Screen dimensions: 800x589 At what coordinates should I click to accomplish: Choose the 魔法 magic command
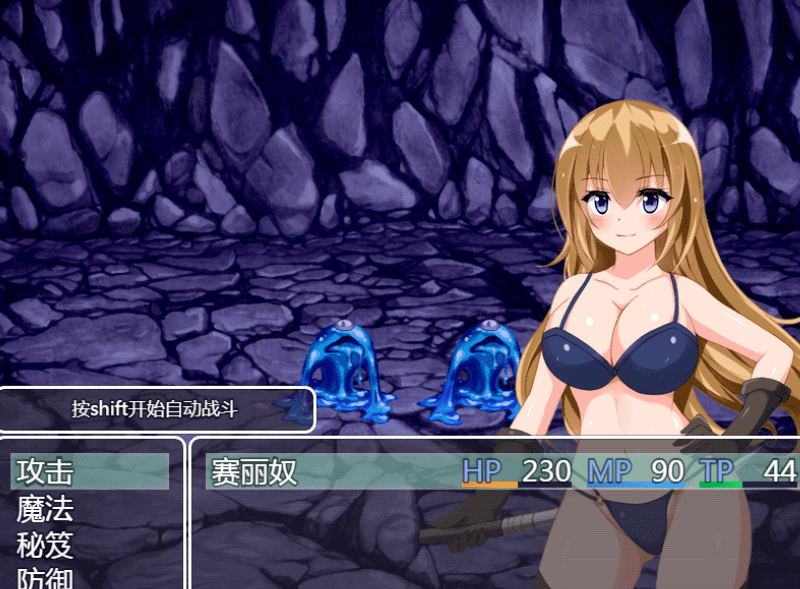(46, 509)
